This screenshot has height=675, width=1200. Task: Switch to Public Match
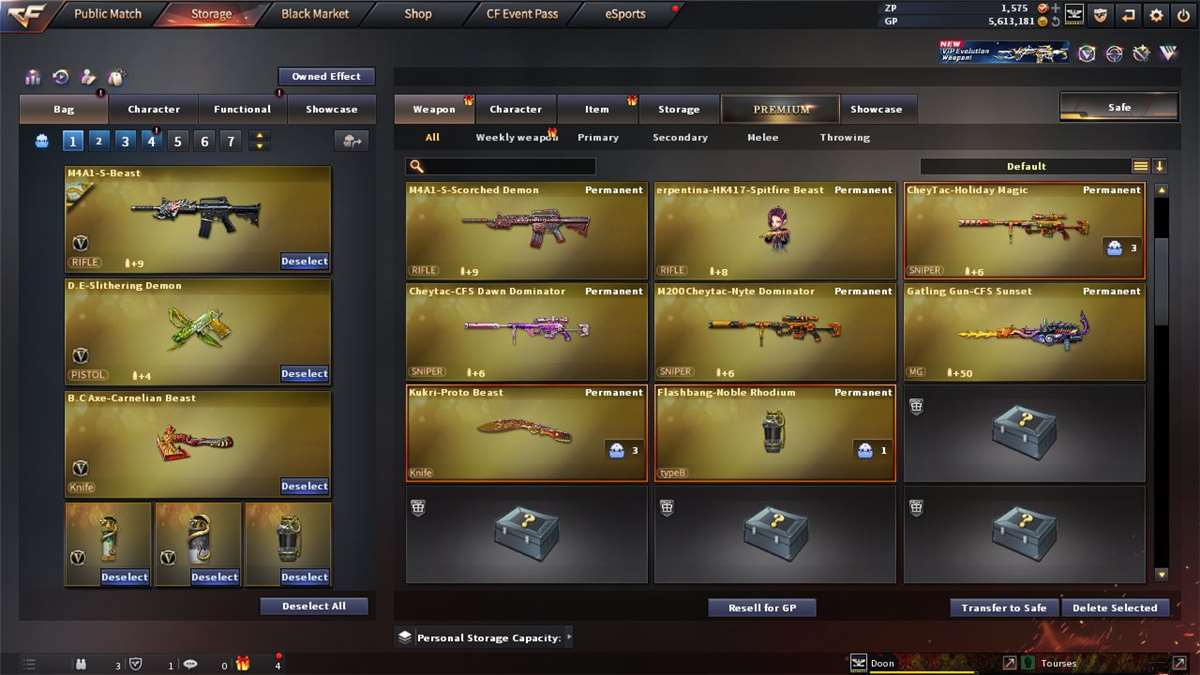click(108, 14)
